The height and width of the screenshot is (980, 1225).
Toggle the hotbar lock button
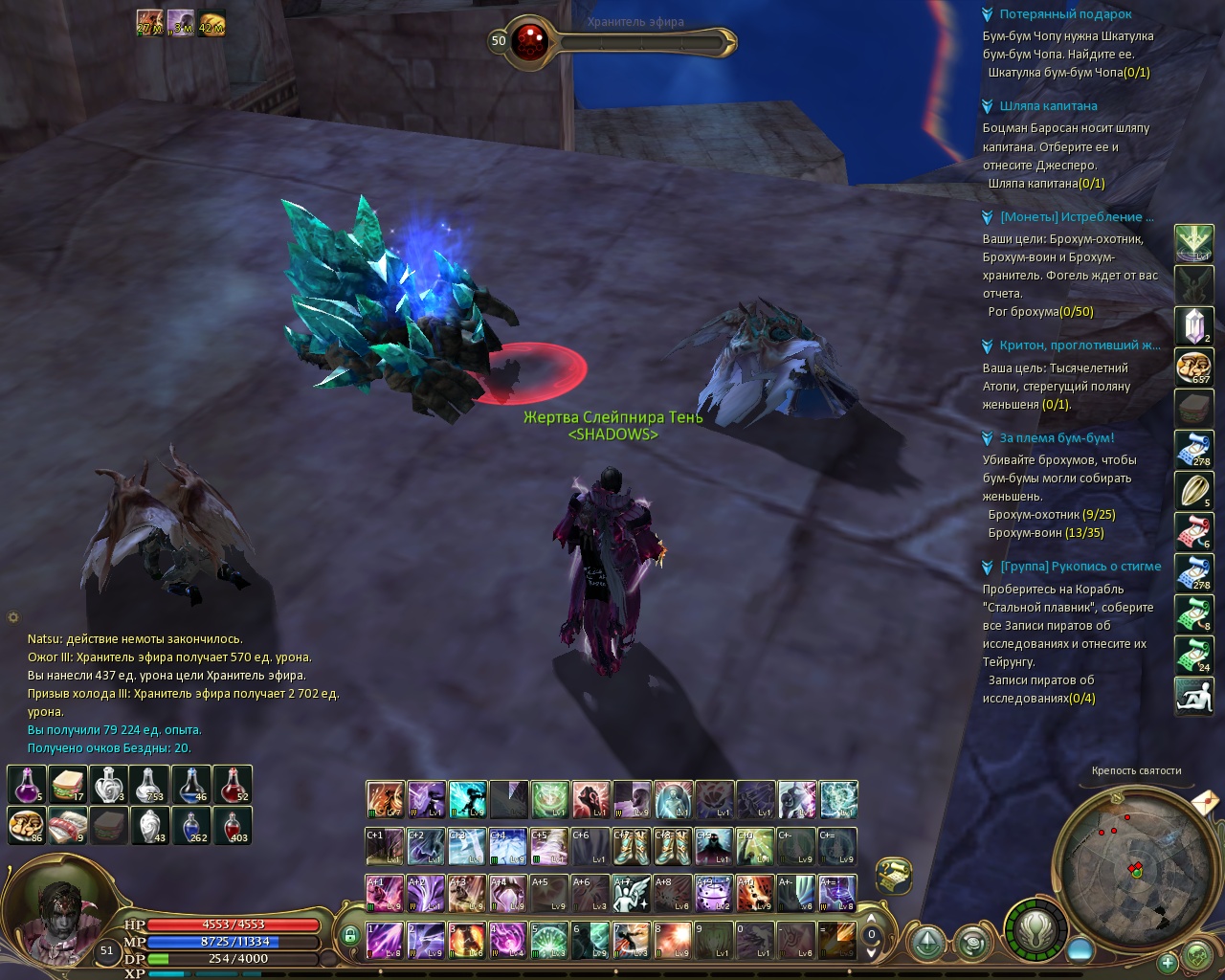[x=350, y=935]
